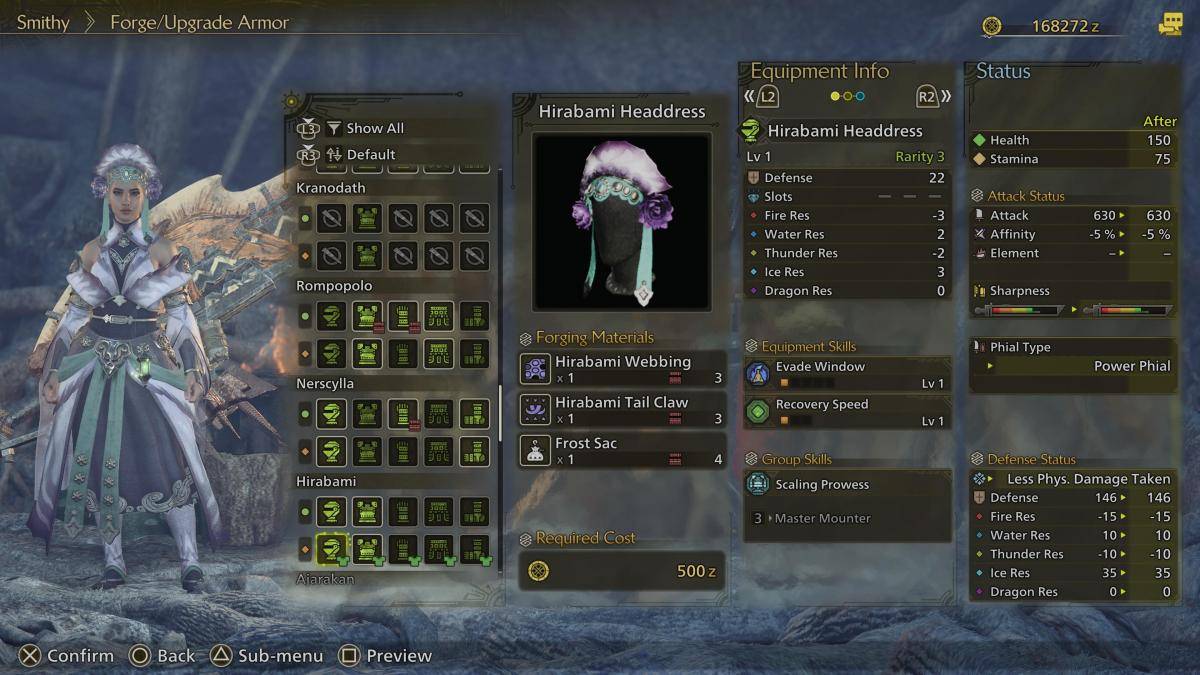Choose Rompopolo waist armor in orange-diamond row
This screenshot has height=675, width=1200.
tap(438, 353)
